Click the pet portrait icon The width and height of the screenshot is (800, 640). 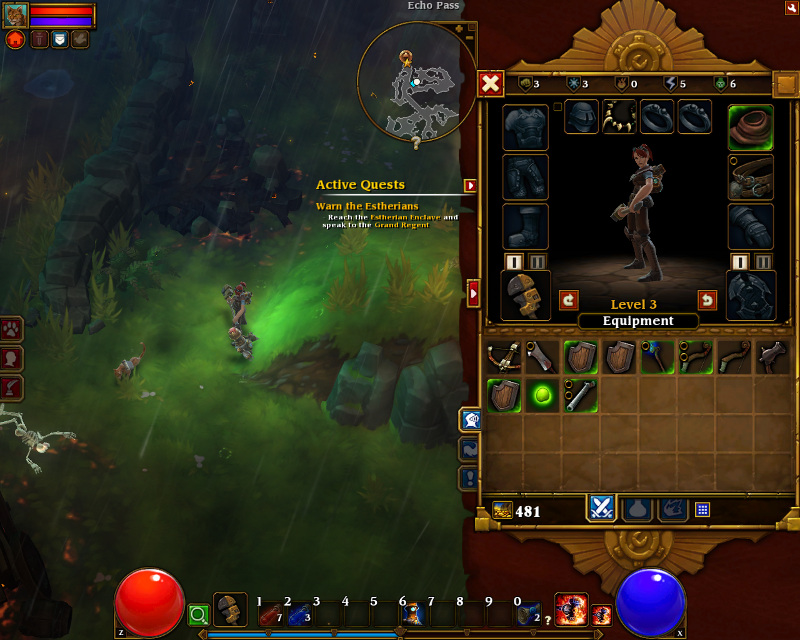click(x=16, y=15)
